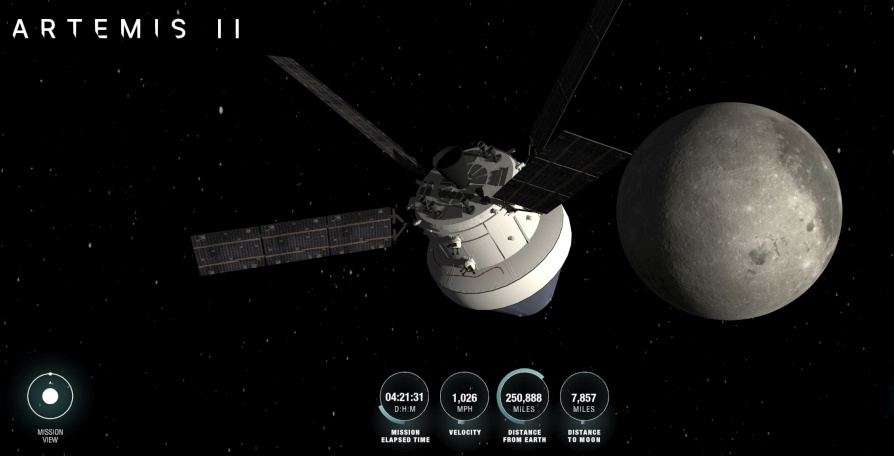Open the Mission View button
This screenshot has height=456, width=894.
[50, 398]
